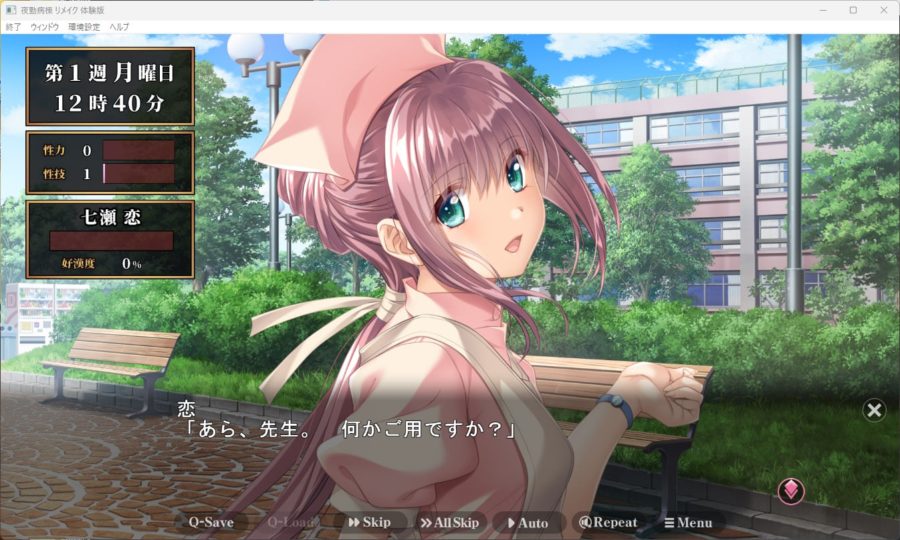Image resolution: width=900 pixels, height=540 pixels.
Task: Hide the dialogue box with the X button
Action: click(874, 410)
